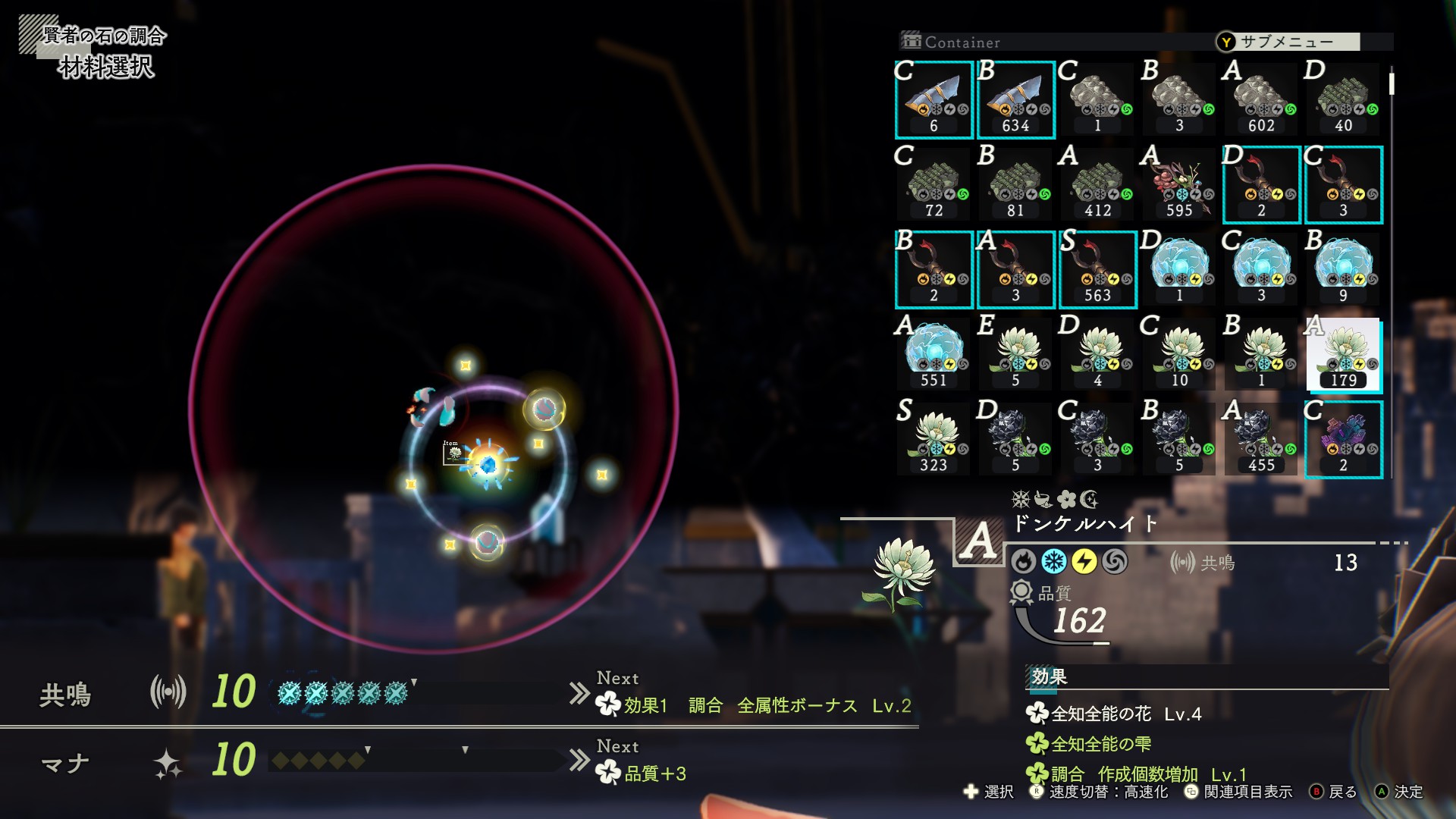Select the D-rank green ore stack of 40
1456x819 pixels.
pos(1344,100)
